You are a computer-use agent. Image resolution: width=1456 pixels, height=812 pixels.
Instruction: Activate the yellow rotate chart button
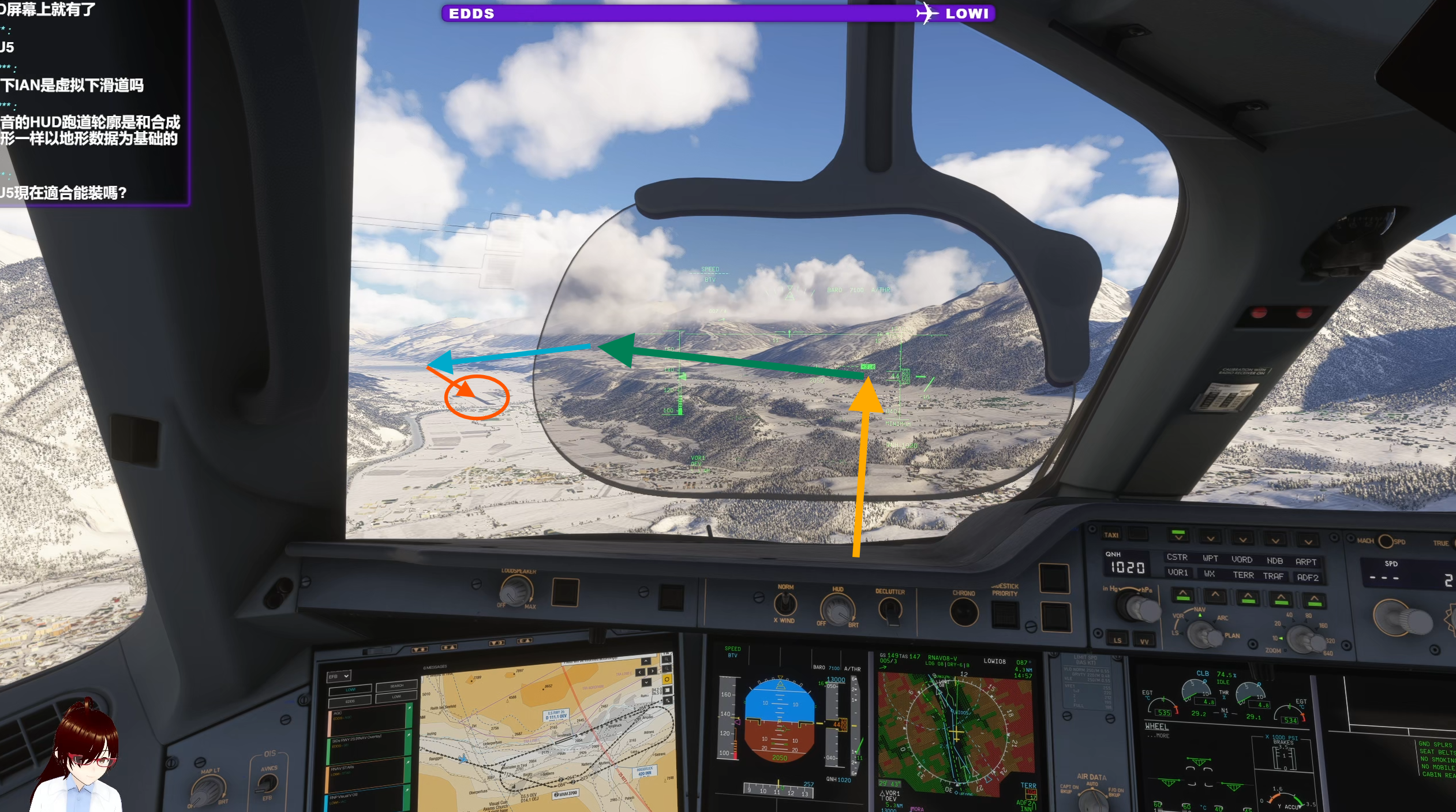(667, 679)
